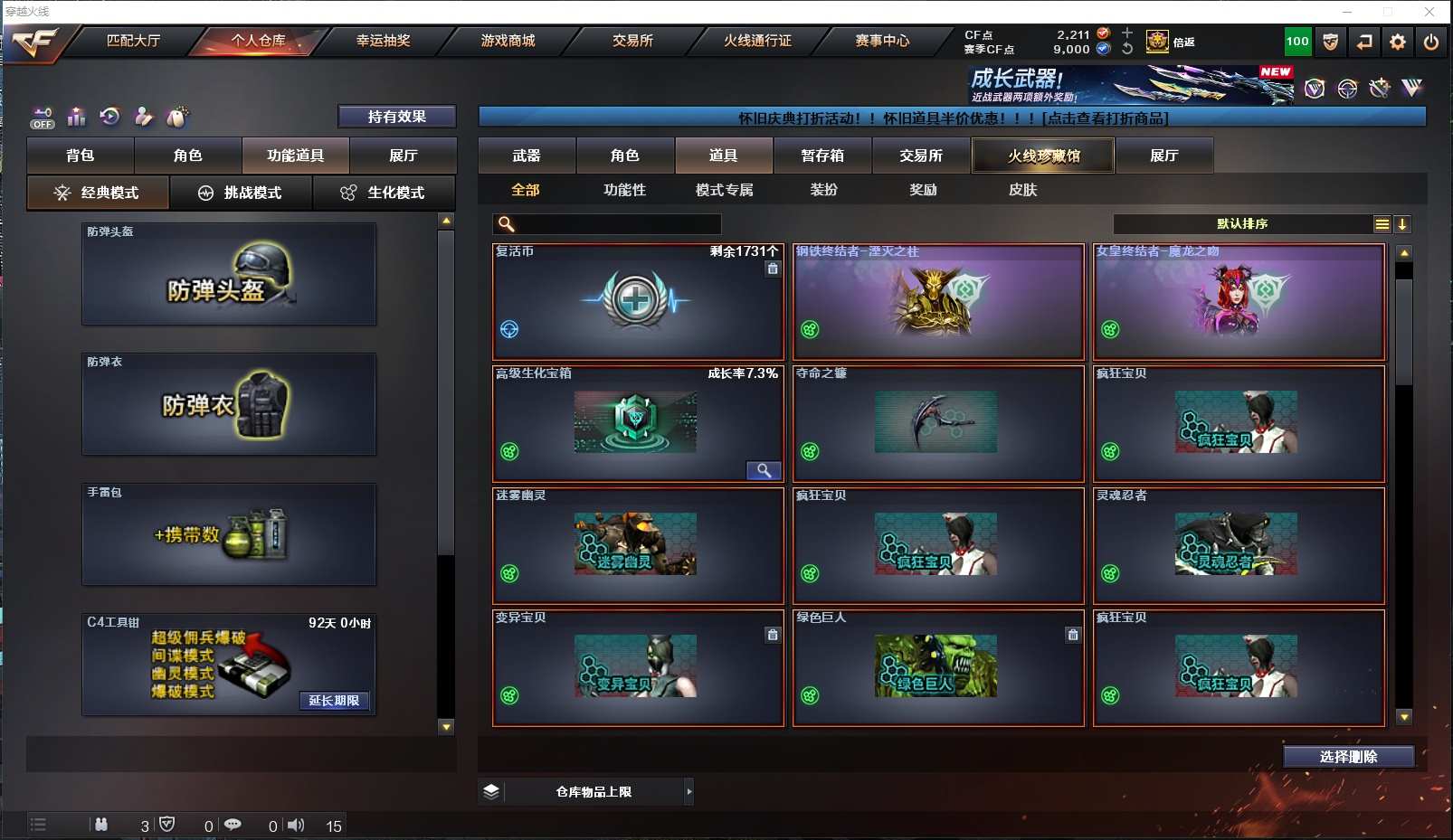This screenshot has height=840, width=1453.
Task: Open the 火线珍藏馆 collection tab
Action: point(1043,156)
